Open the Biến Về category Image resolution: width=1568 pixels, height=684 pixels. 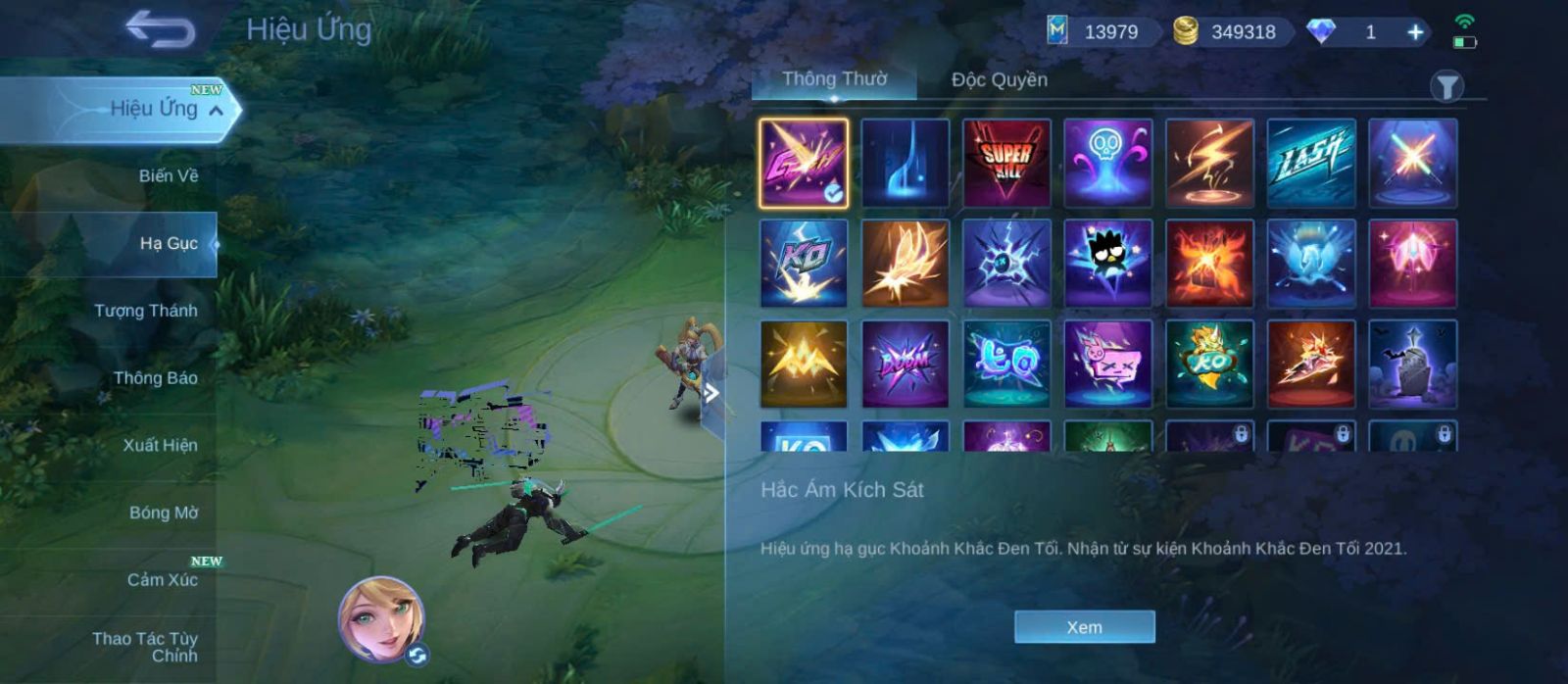[168, 176]
